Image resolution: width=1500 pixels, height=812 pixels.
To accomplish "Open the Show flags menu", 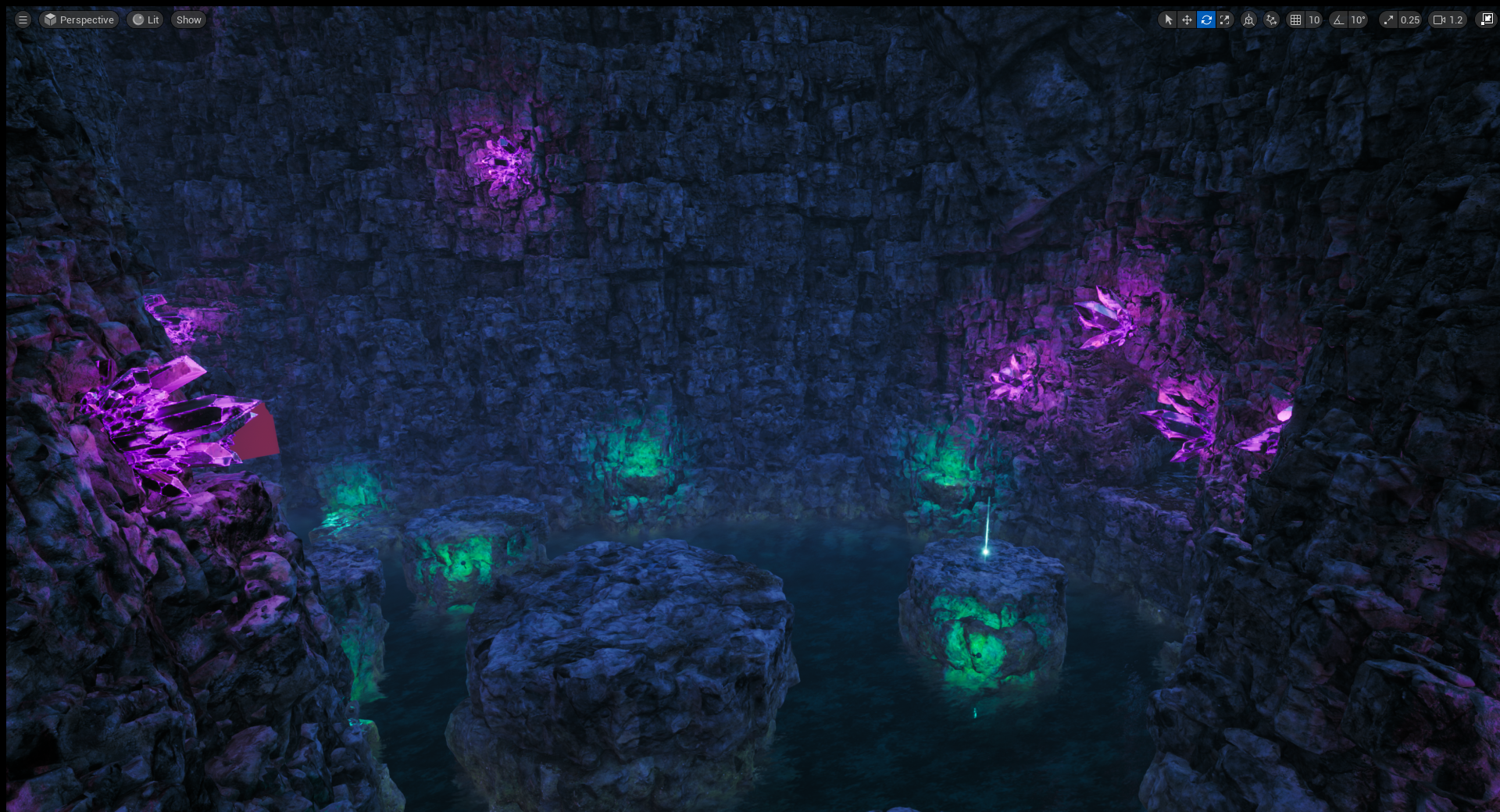I will coord(188,20).
